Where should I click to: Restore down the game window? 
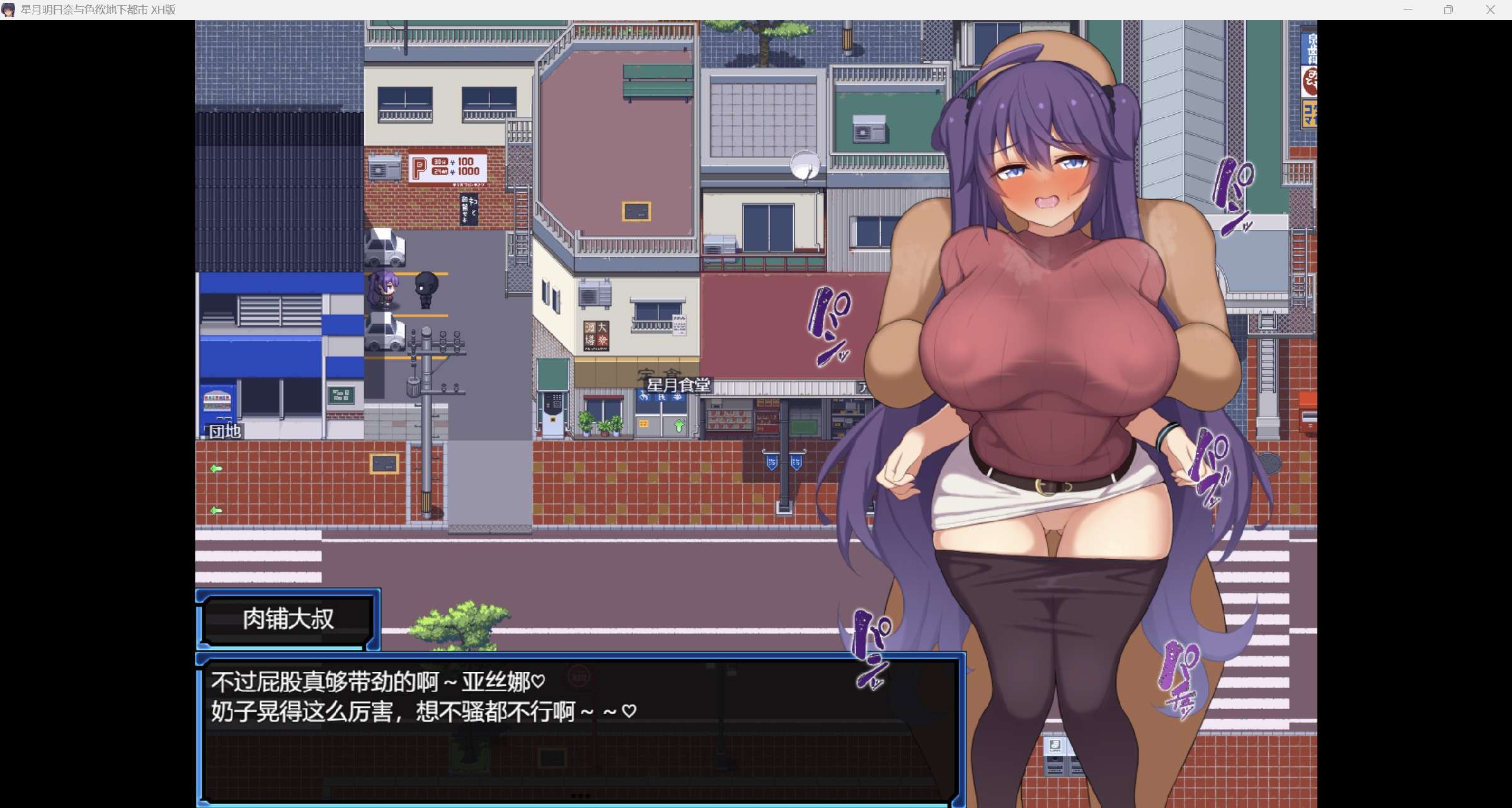(1448, 9)
